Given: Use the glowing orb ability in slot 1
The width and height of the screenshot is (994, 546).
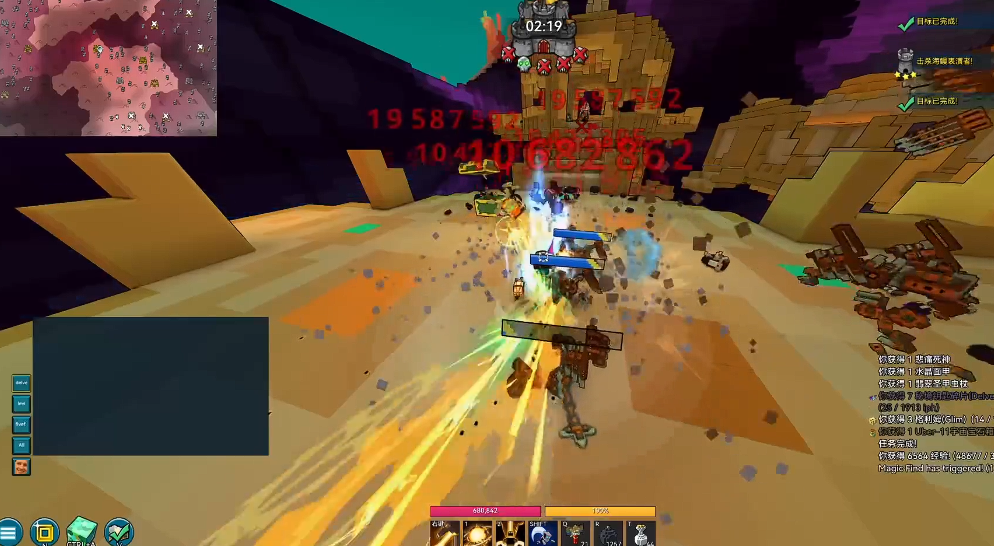Looking at the screenshot, I should point(475,534).
